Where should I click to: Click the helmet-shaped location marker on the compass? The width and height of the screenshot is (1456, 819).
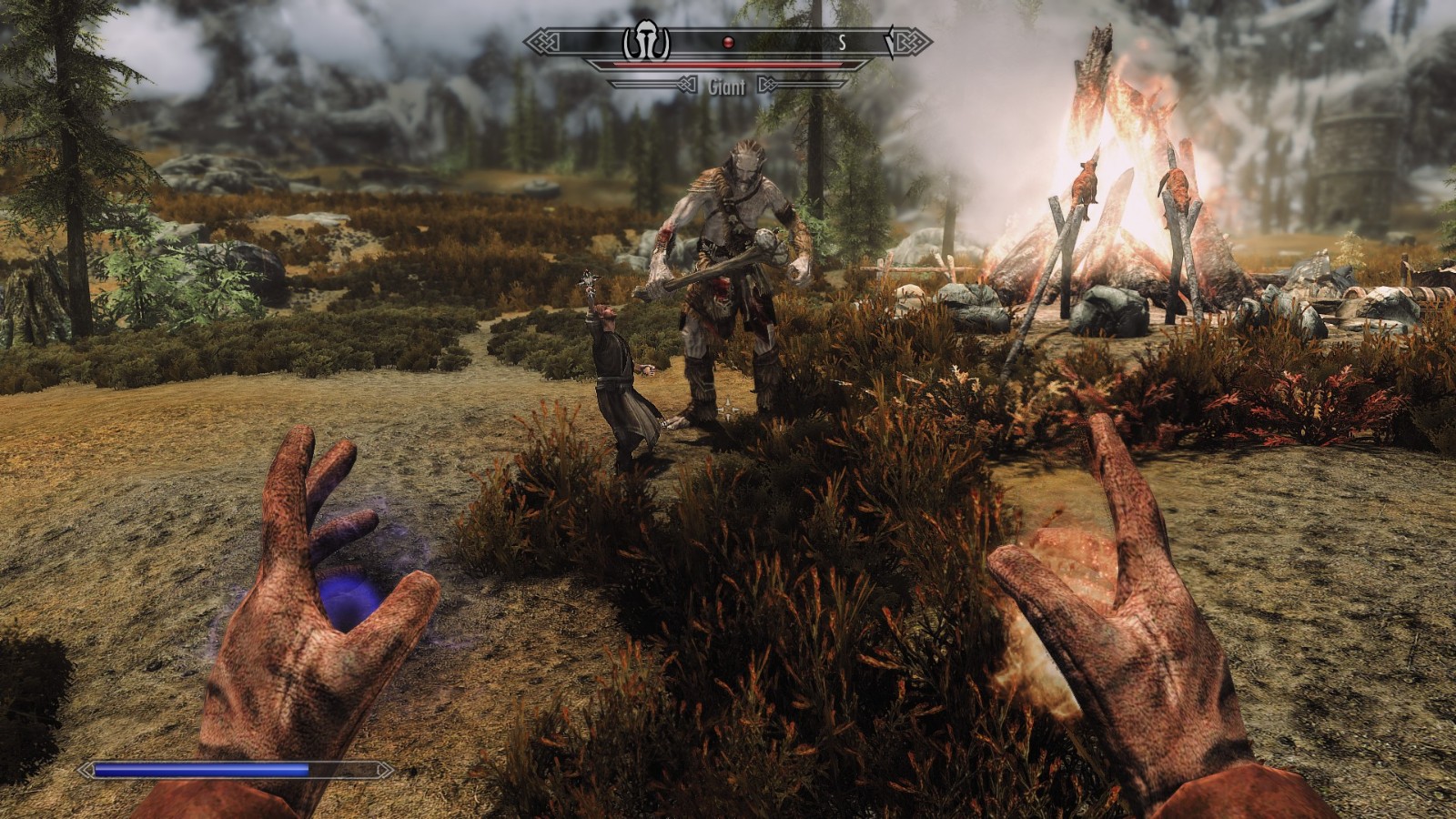646,42
